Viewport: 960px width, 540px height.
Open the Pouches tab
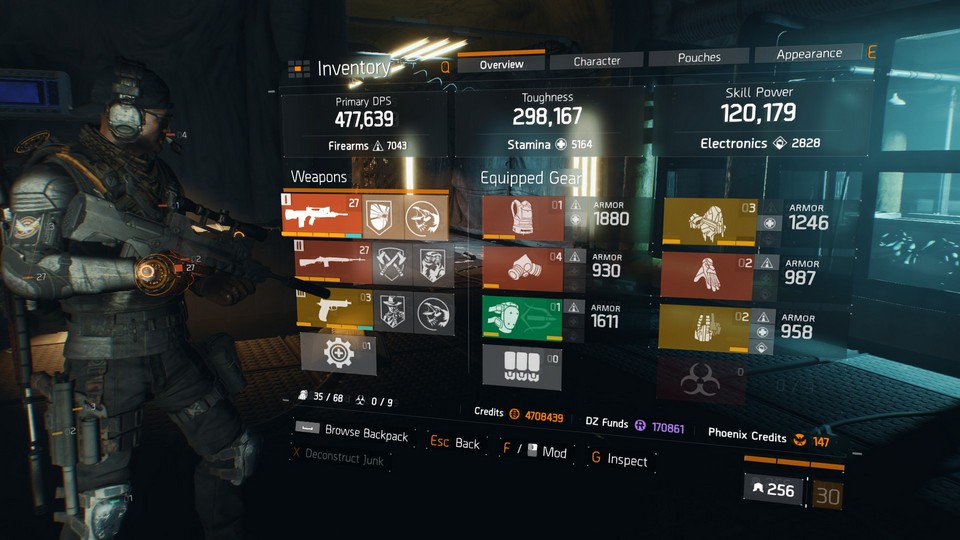(x=699, y=58)
